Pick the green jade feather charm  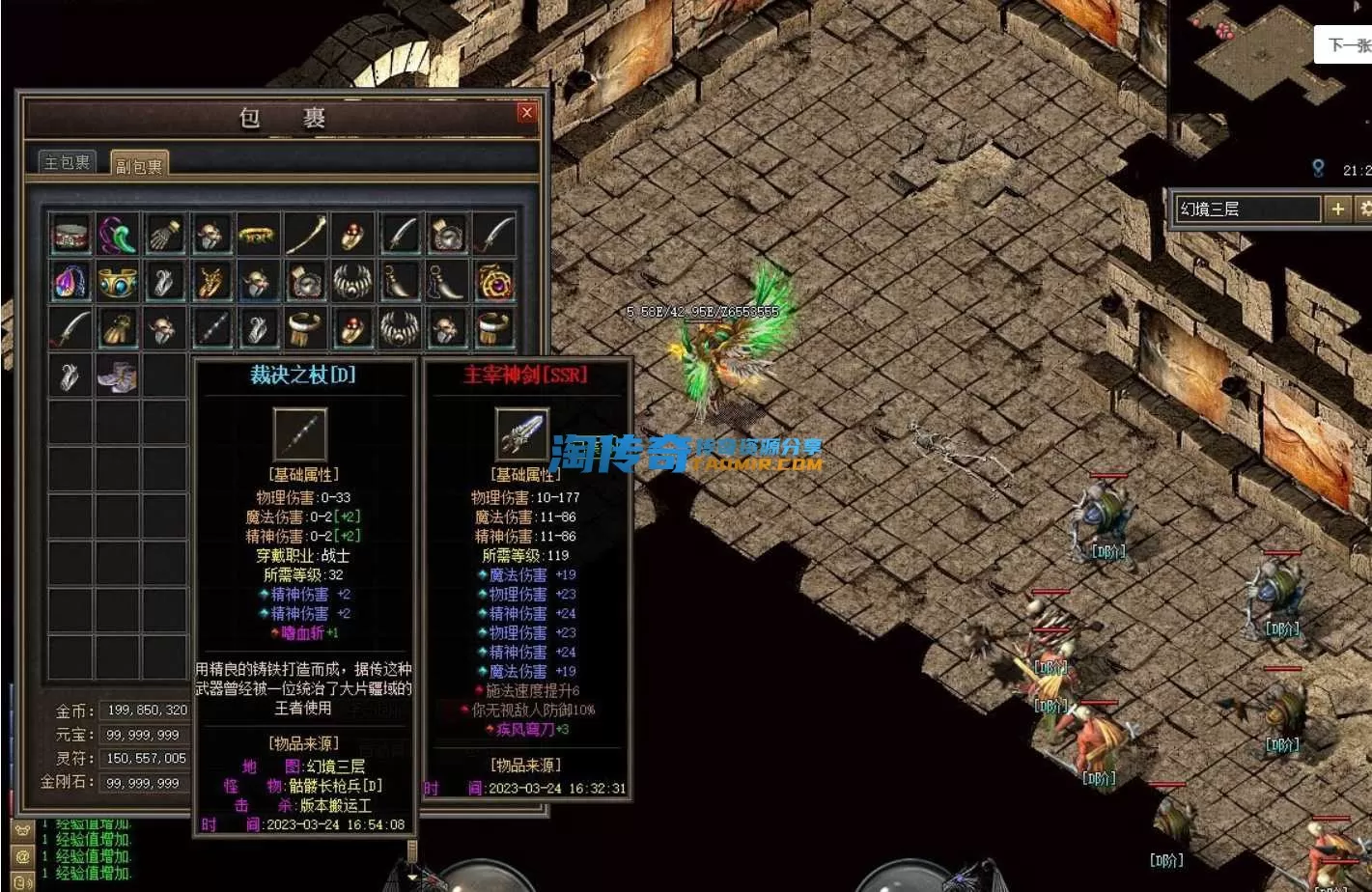pyautogui.click(x=117, y=235)
